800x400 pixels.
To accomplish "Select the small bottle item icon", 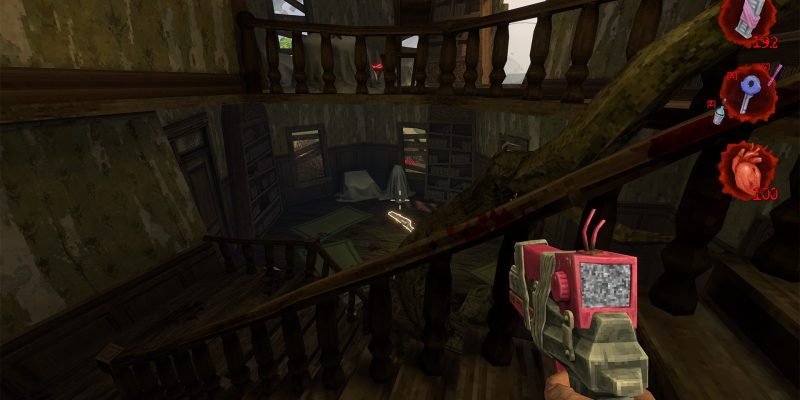I will coord(719,114).
